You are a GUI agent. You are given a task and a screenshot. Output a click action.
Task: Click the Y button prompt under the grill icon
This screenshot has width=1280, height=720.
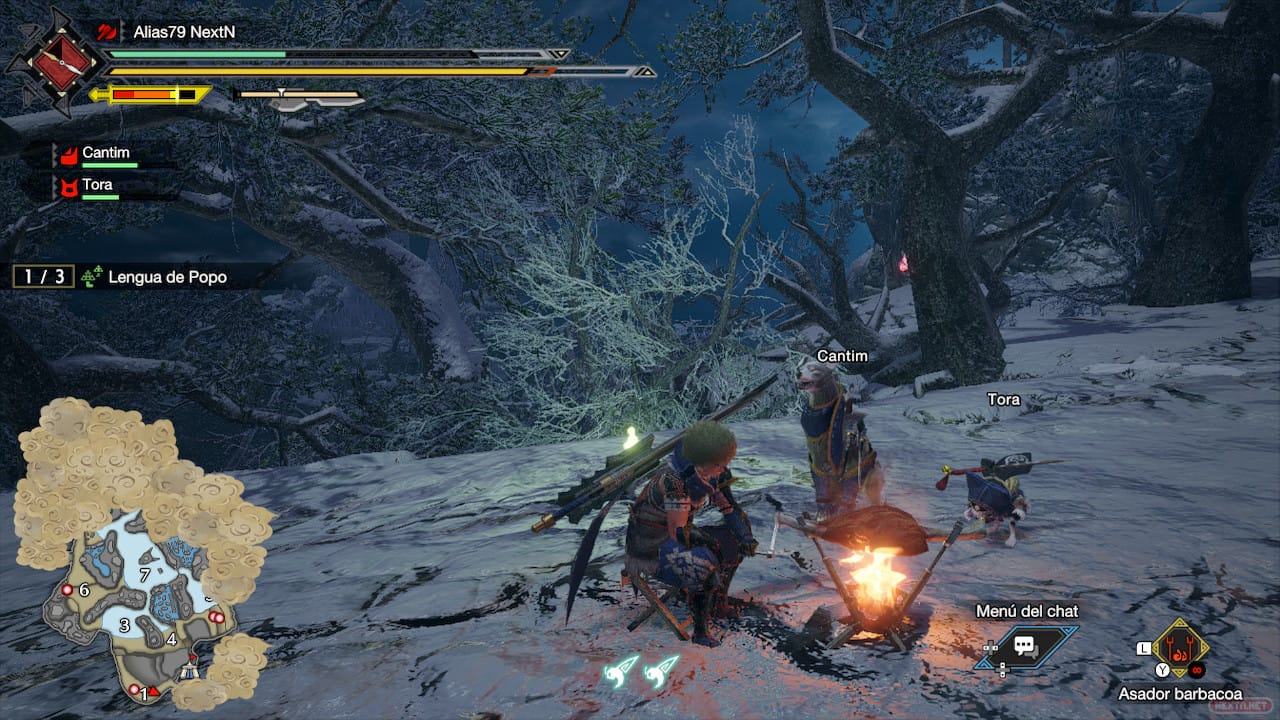click(x=1161, y=669)
